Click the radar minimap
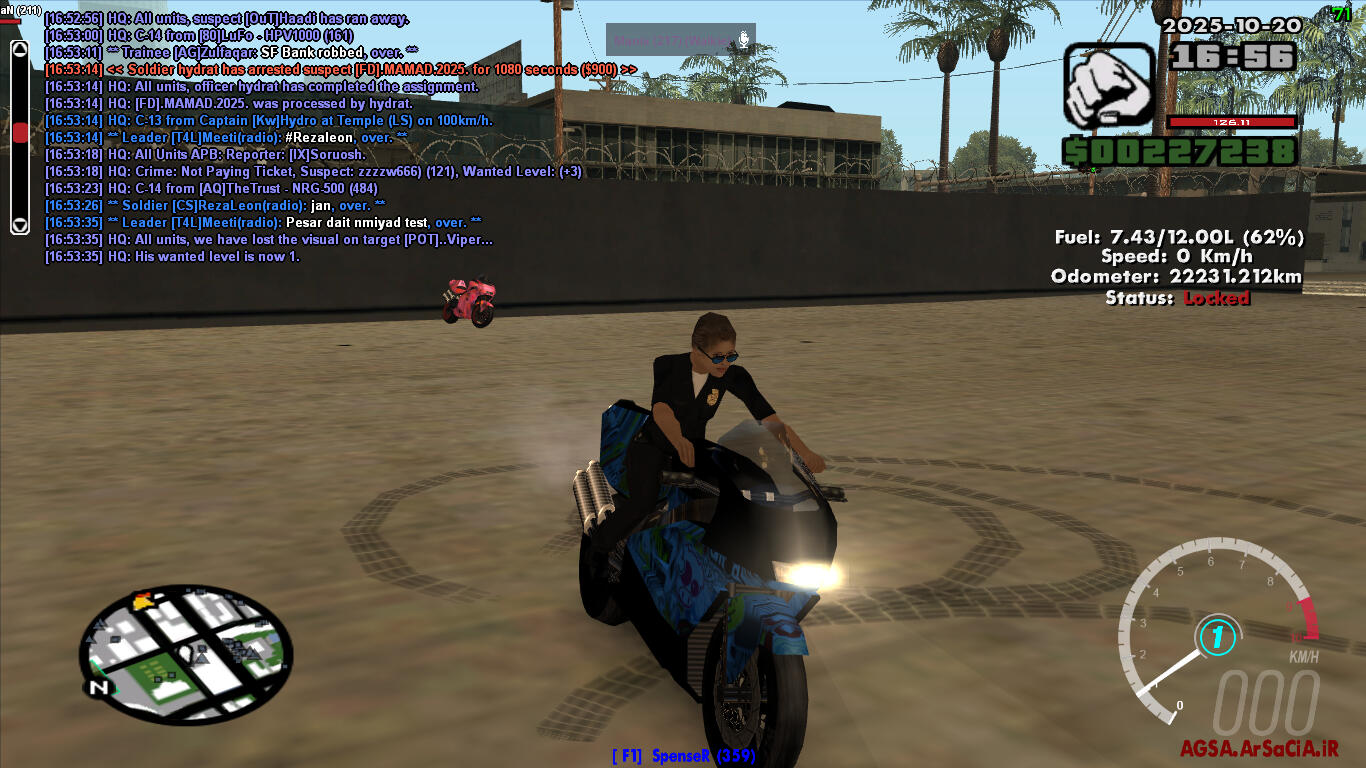This screenshot has width=1366, height=768. coord(186,654)
